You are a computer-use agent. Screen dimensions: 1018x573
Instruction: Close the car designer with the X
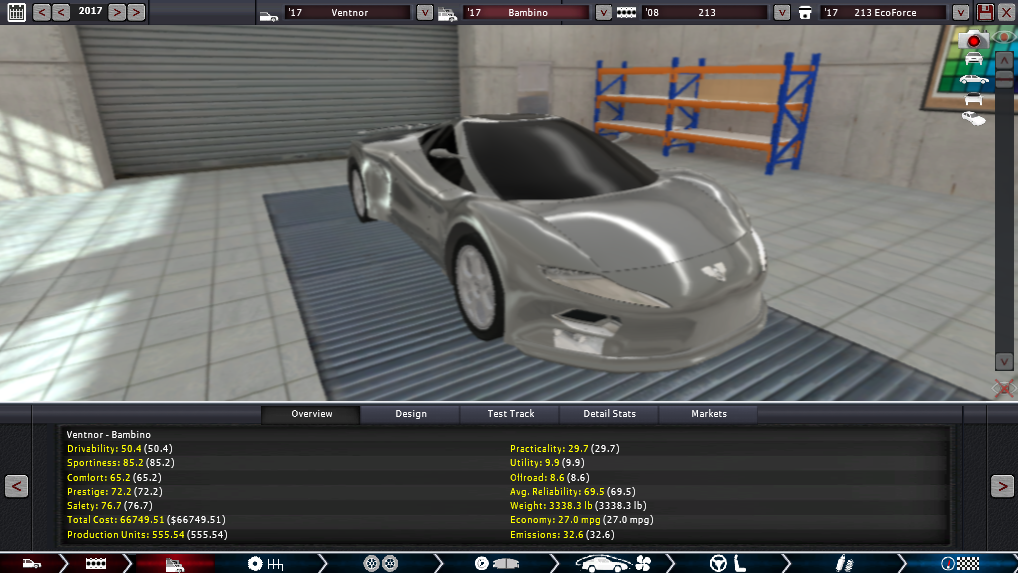(1006, 12)
